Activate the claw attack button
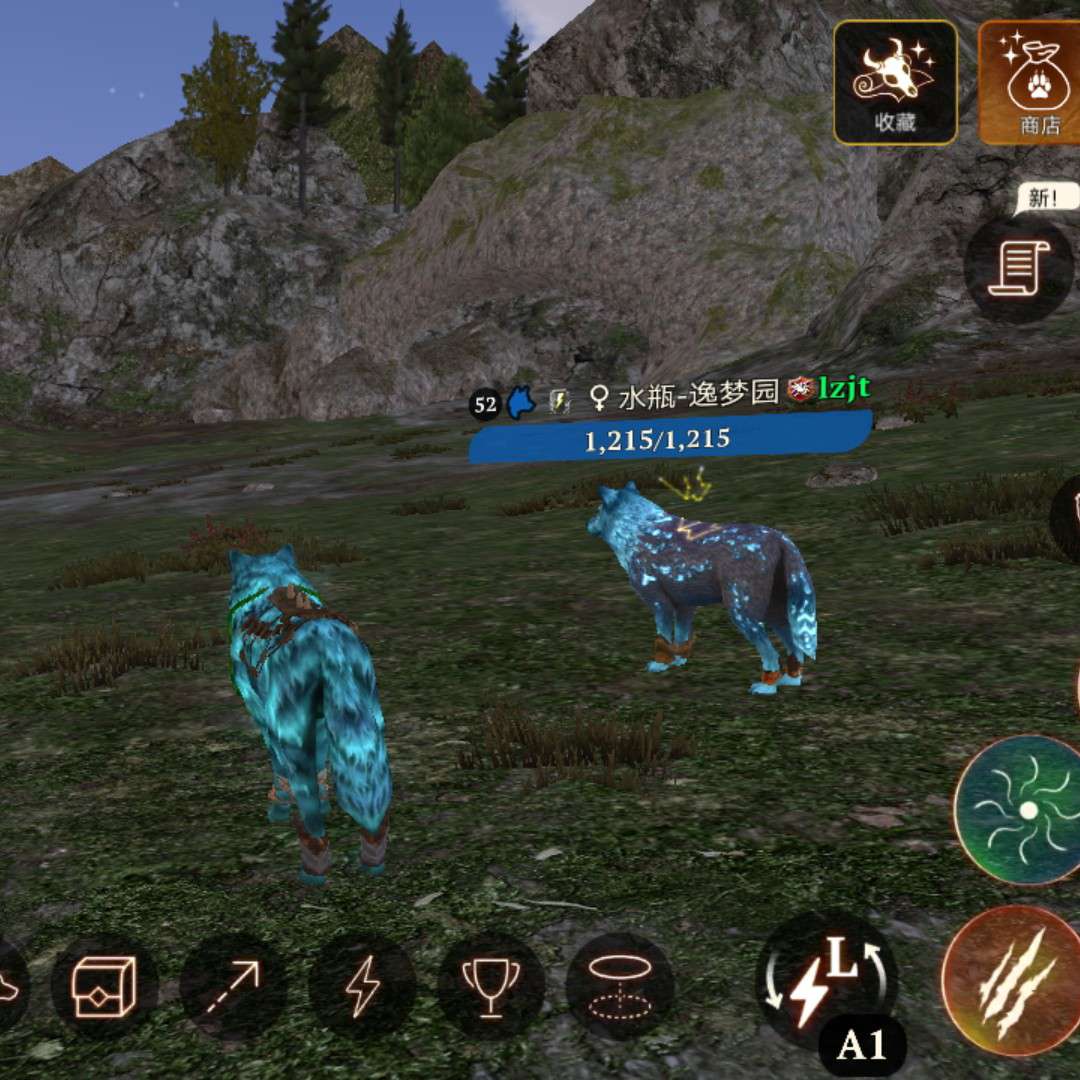Screen dimensions: 1080x1080 pyautogui.click(x=1011, y=981)
